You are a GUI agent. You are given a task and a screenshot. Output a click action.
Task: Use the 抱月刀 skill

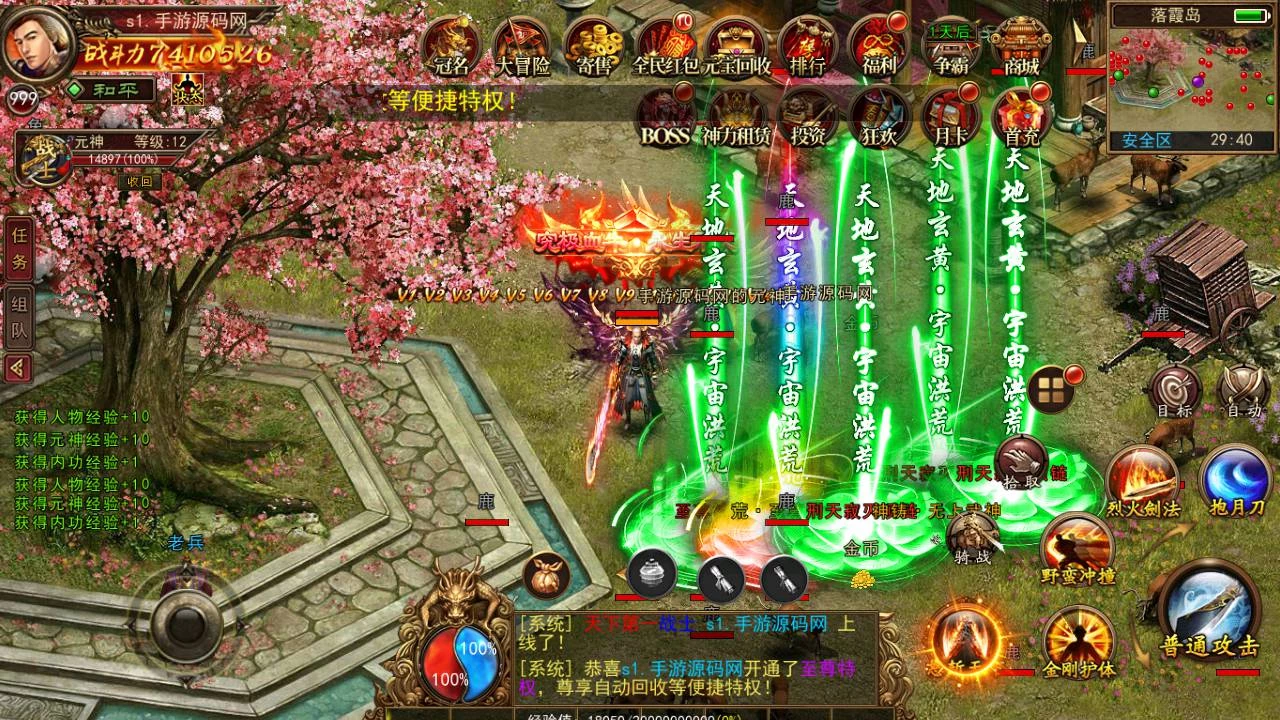coord(1235,478)
